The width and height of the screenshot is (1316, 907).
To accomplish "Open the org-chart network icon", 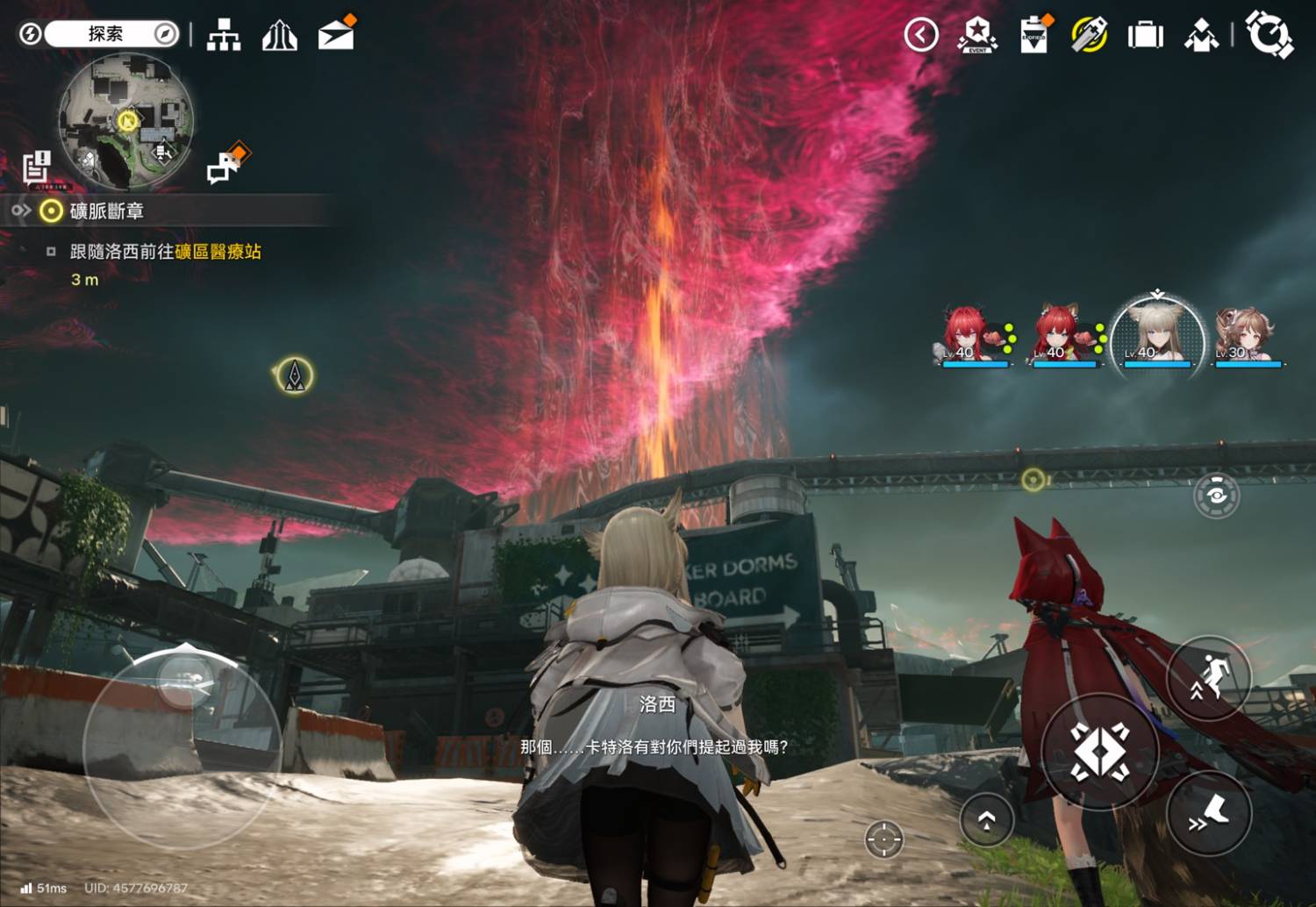I will click(224, 35).
